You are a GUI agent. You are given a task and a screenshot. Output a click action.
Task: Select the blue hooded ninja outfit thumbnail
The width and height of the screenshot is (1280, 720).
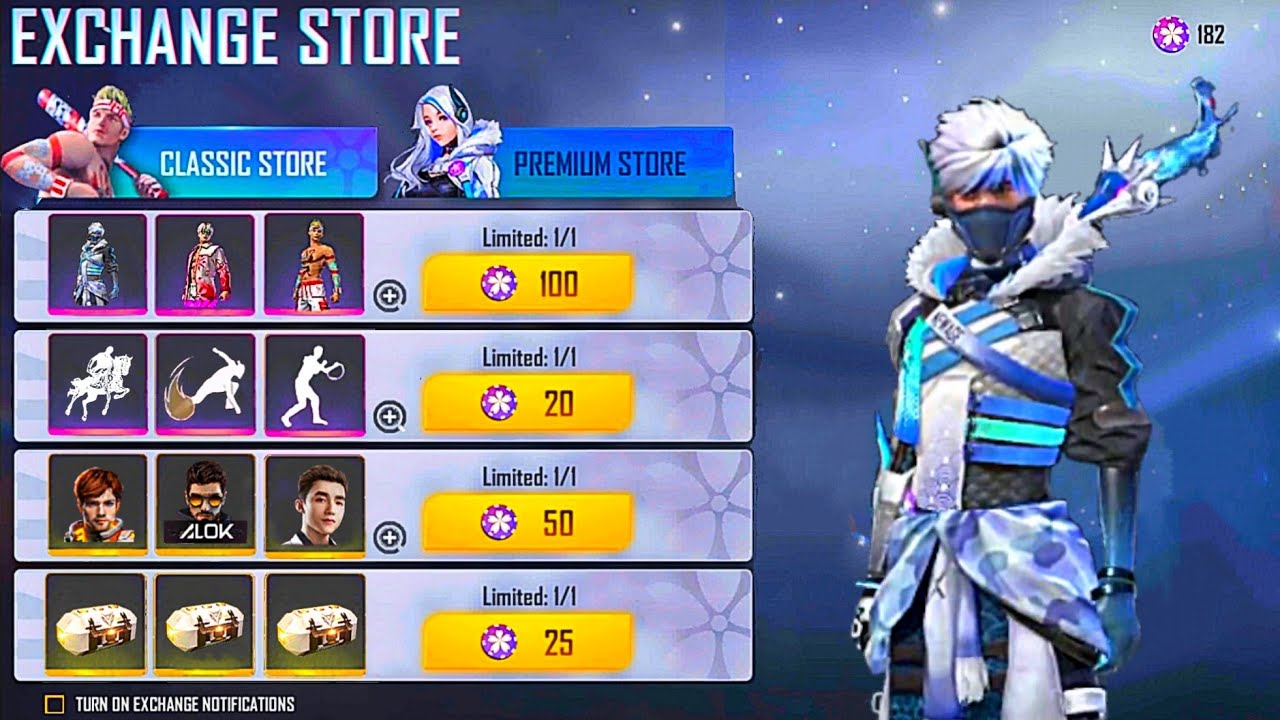point(97,263)
